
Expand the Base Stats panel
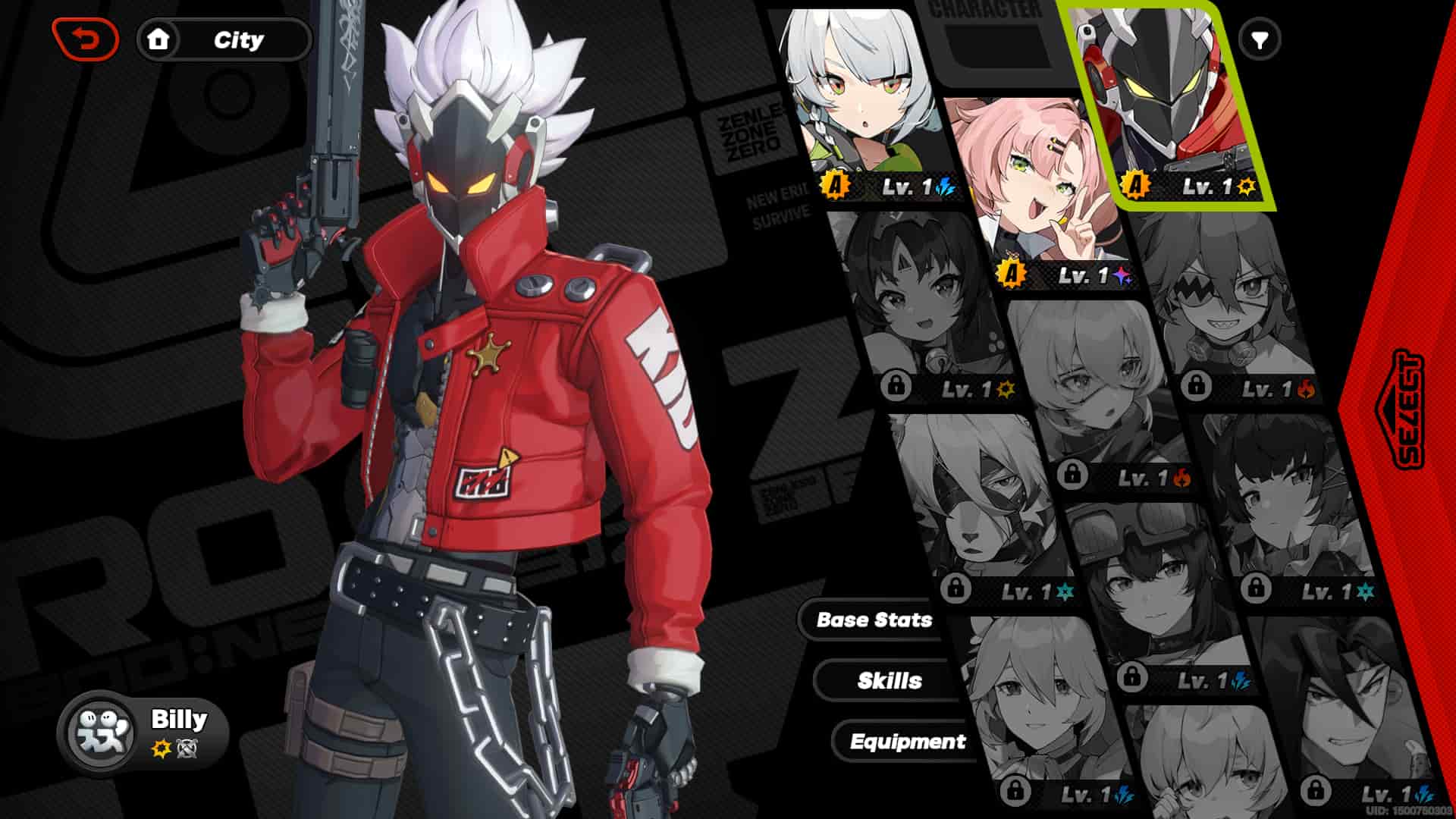click(874, 620)
